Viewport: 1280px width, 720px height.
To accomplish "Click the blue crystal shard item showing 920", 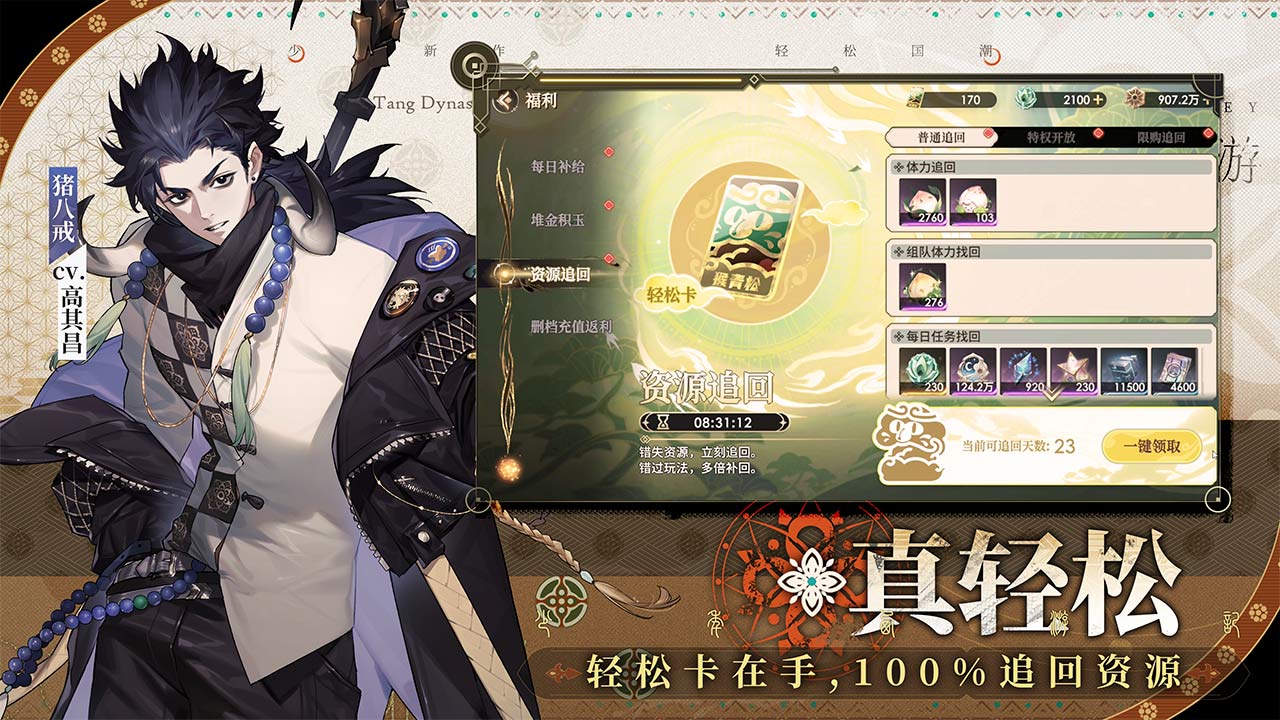I will coord(1021,368).
